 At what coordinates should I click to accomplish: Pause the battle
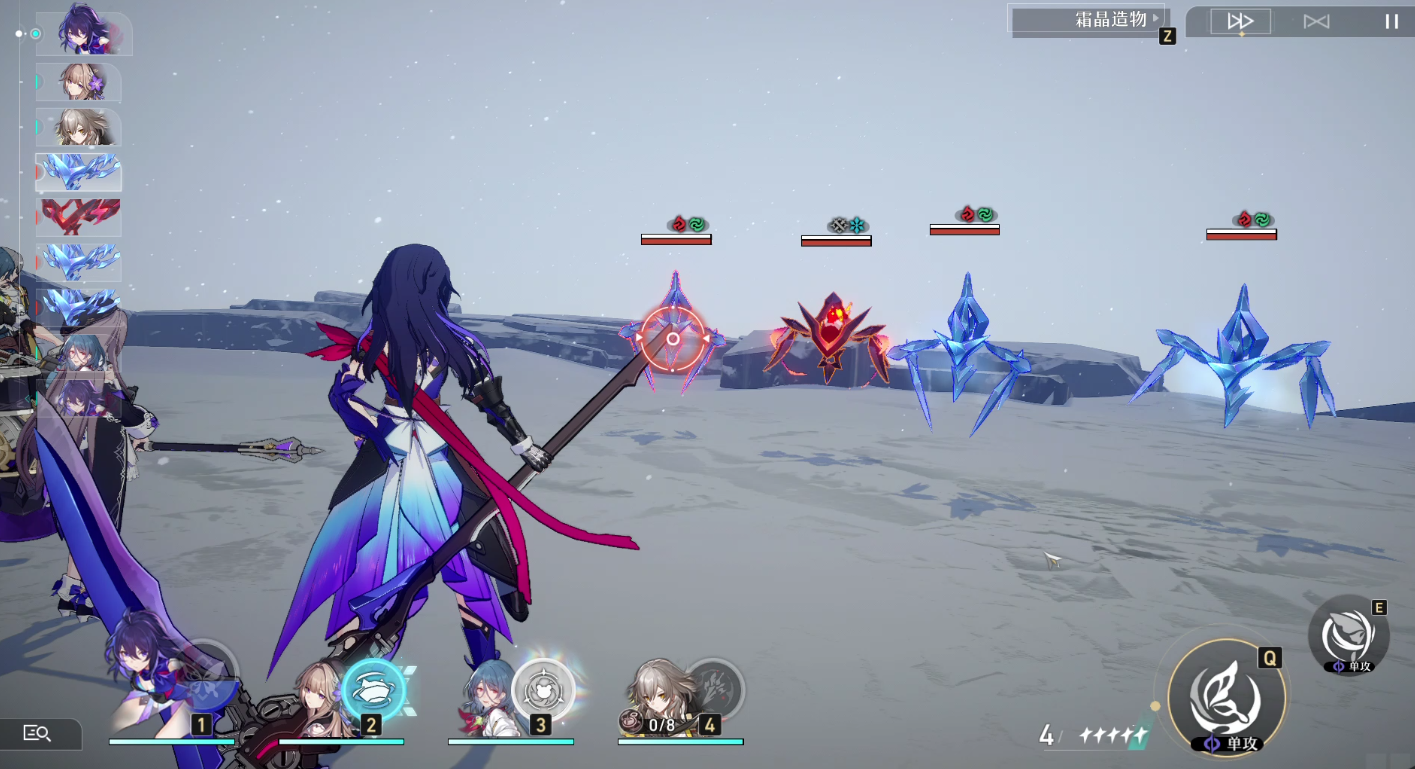(1391, 21)
